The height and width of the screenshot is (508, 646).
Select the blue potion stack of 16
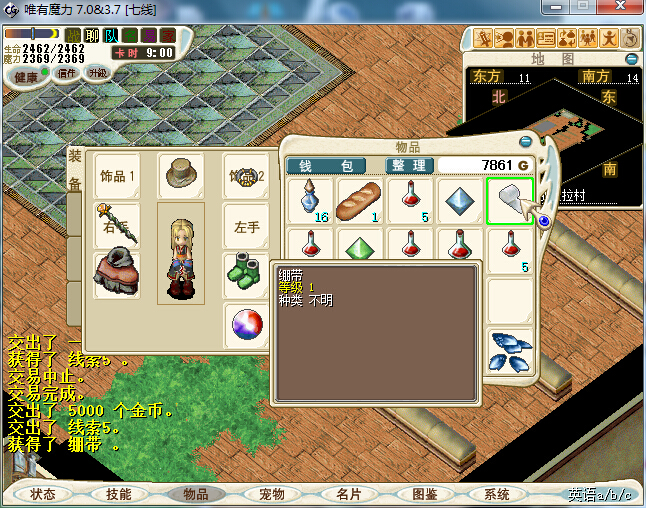[310, 201]
